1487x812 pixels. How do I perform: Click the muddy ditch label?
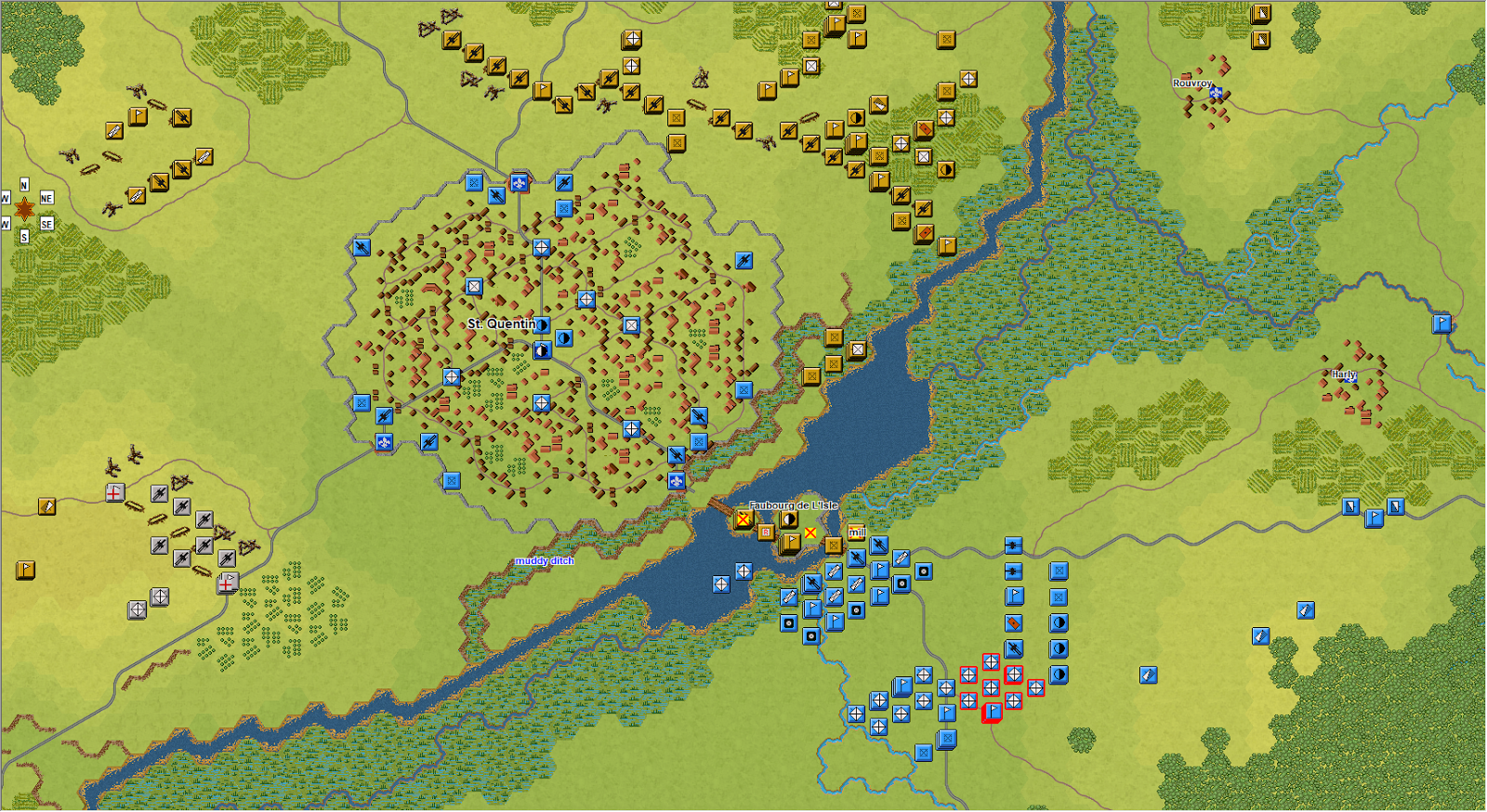546,561
